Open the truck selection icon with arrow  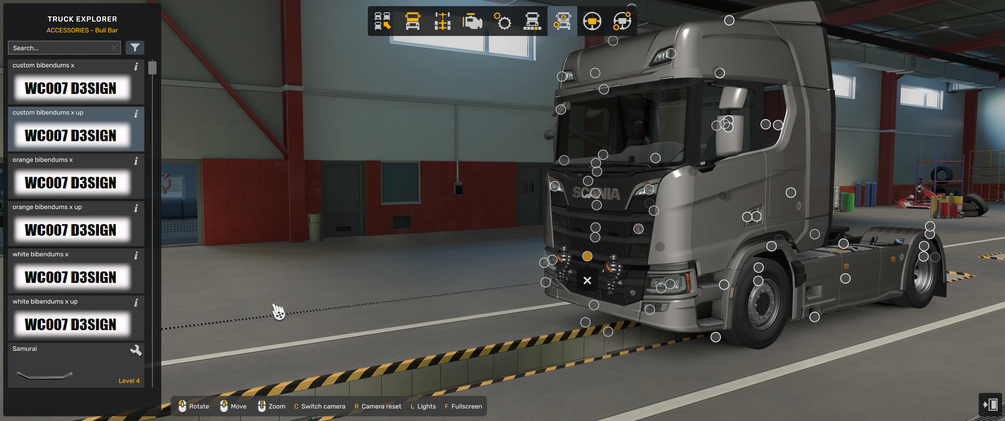point(382,22)
